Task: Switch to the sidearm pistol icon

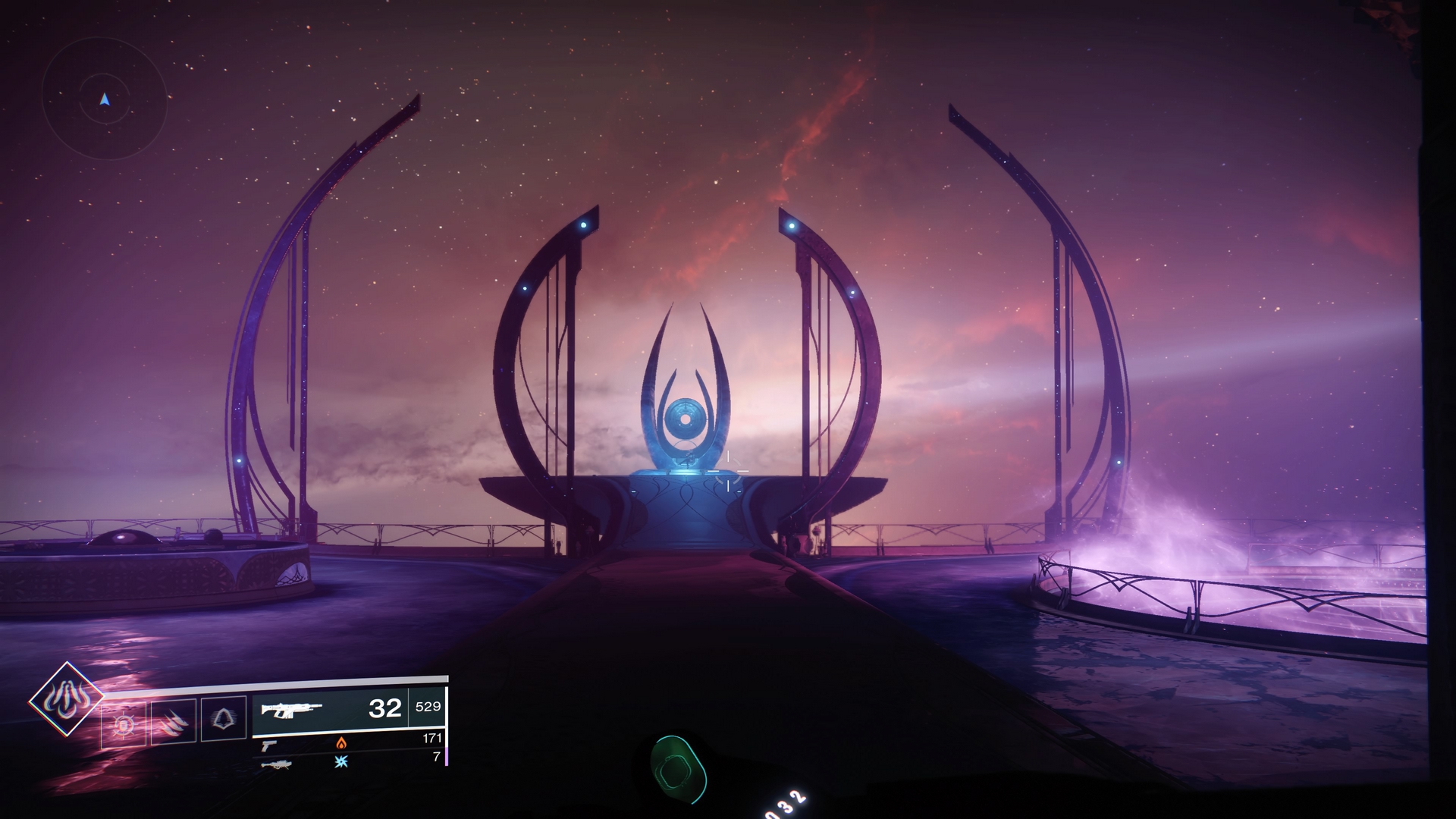Action: 269,745
